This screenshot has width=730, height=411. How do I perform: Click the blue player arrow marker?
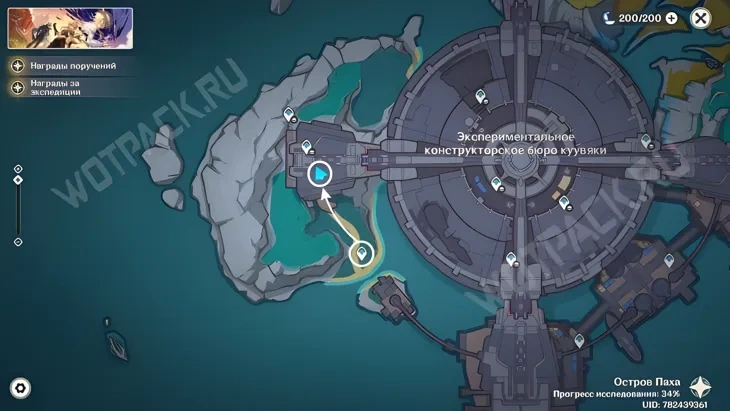(320, 175)
